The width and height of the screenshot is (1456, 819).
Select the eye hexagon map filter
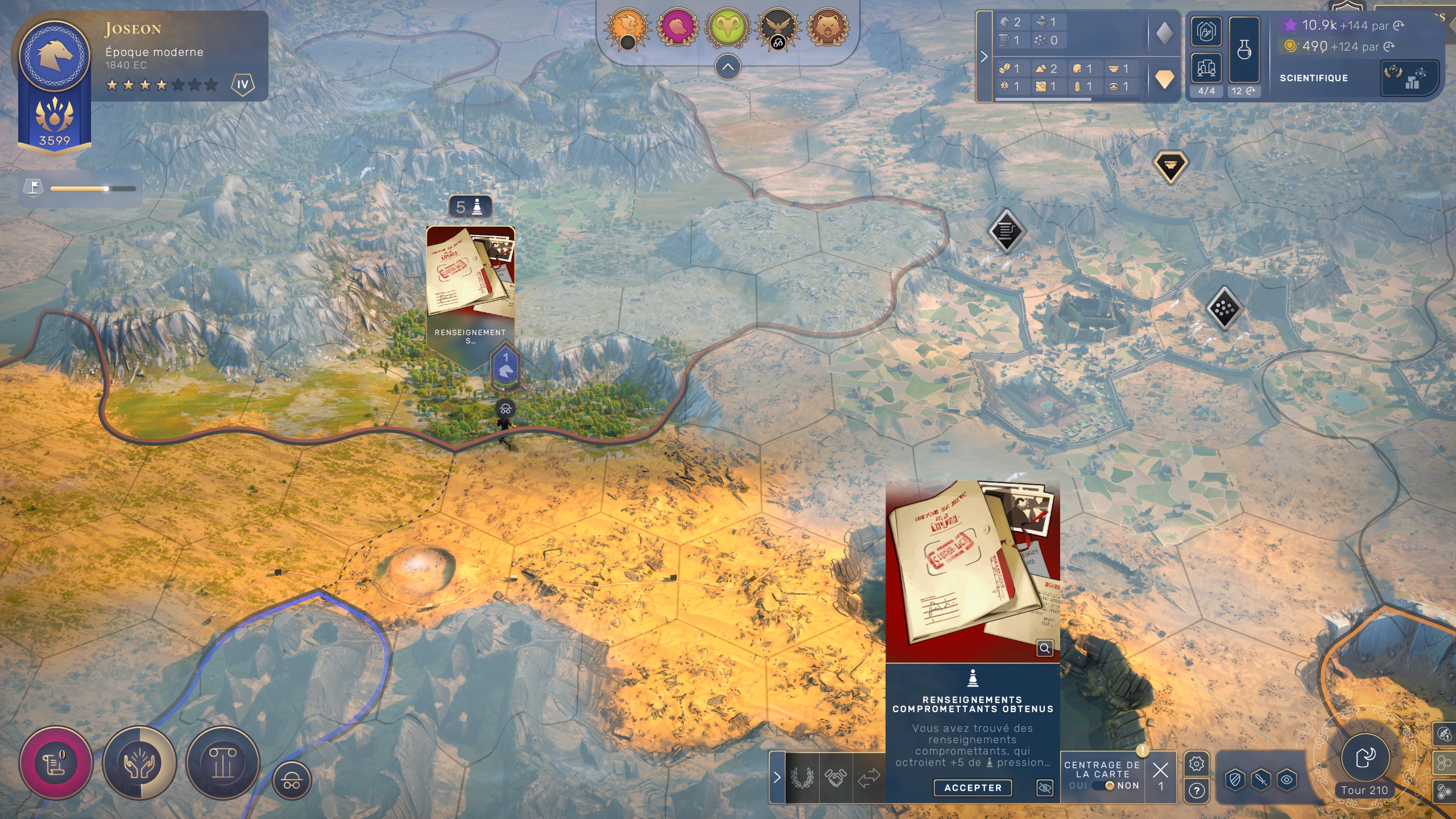(1287, 779)
